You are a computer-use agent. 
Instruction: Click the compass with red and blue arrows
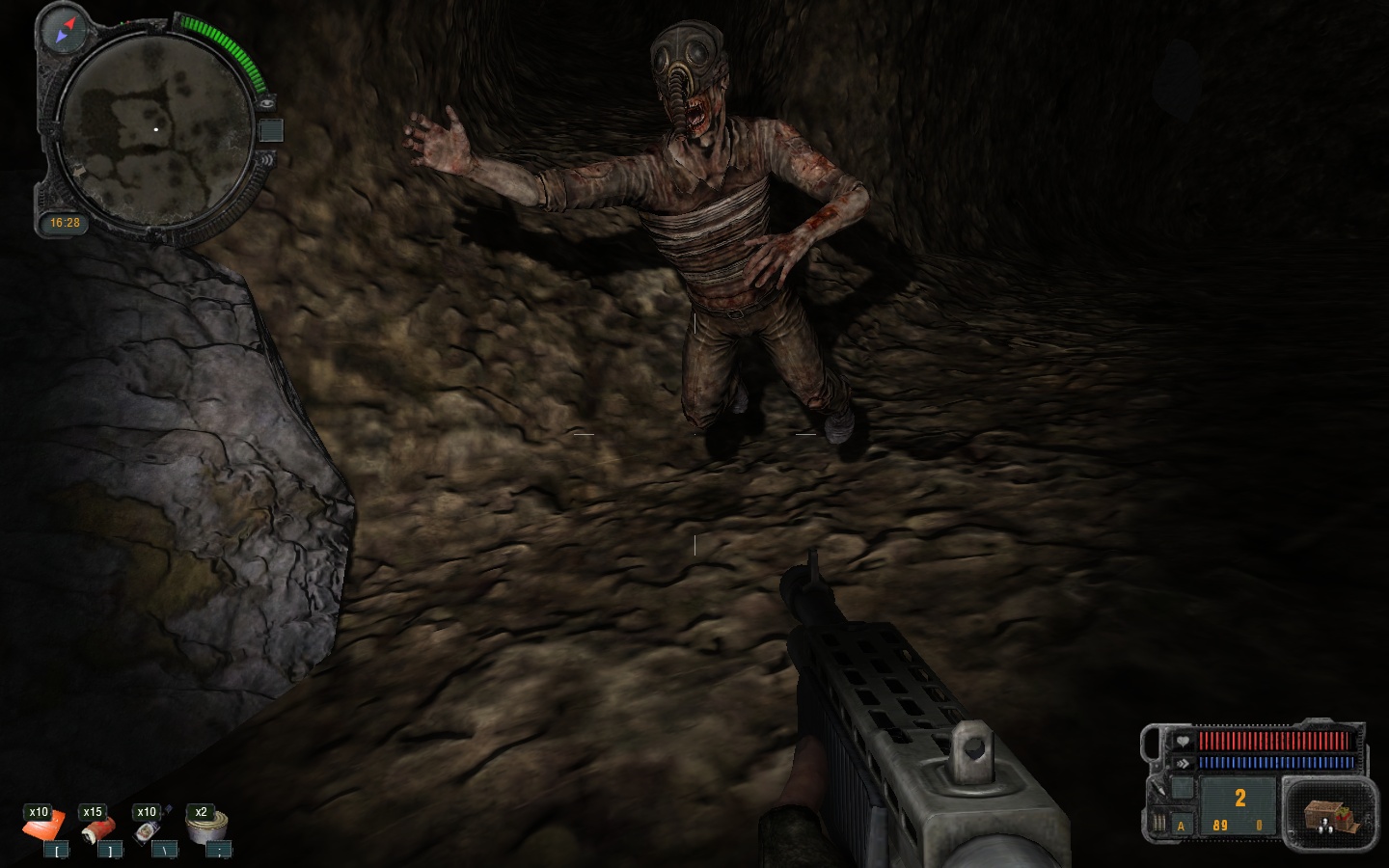tap(65, 30)
